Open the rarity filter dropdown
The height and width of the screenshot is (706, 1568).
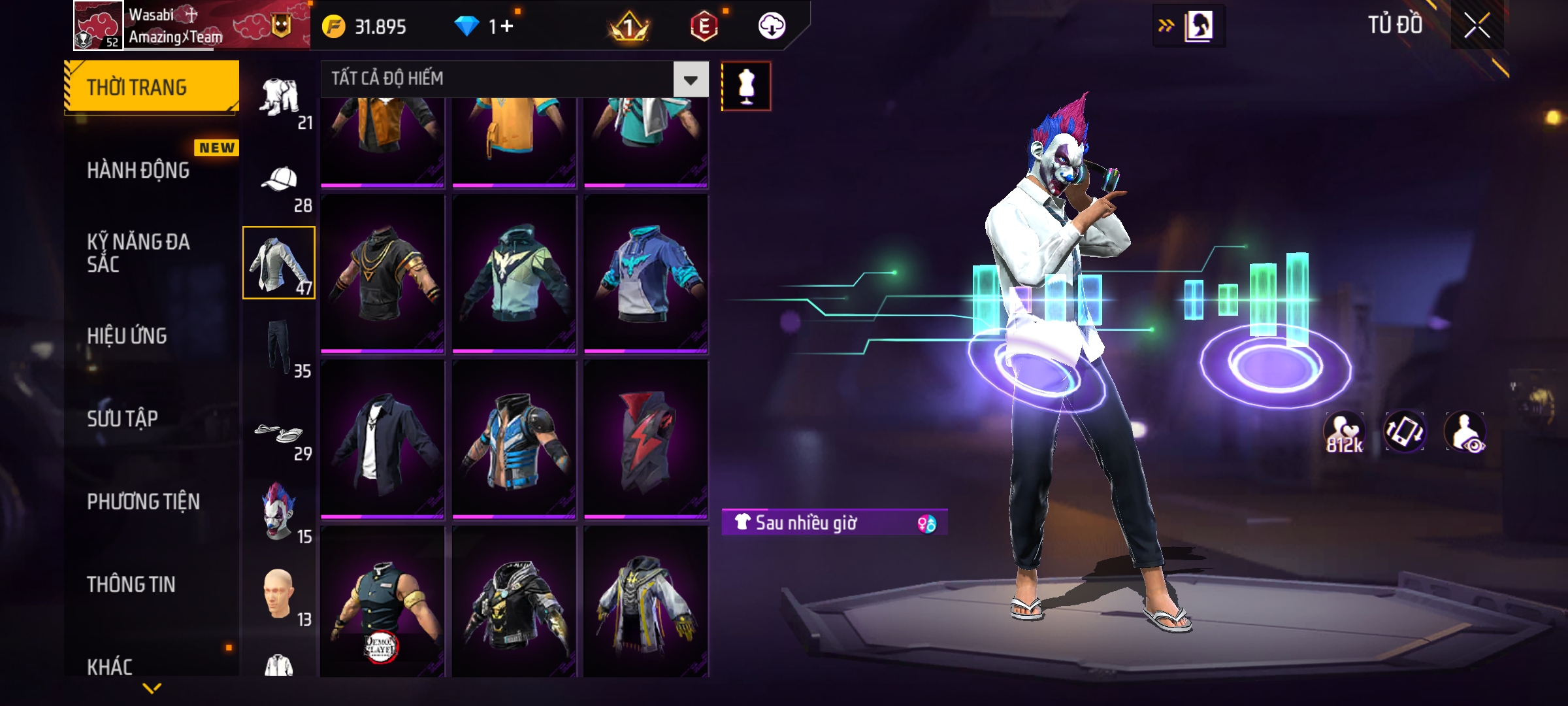[x=691, y=79]
